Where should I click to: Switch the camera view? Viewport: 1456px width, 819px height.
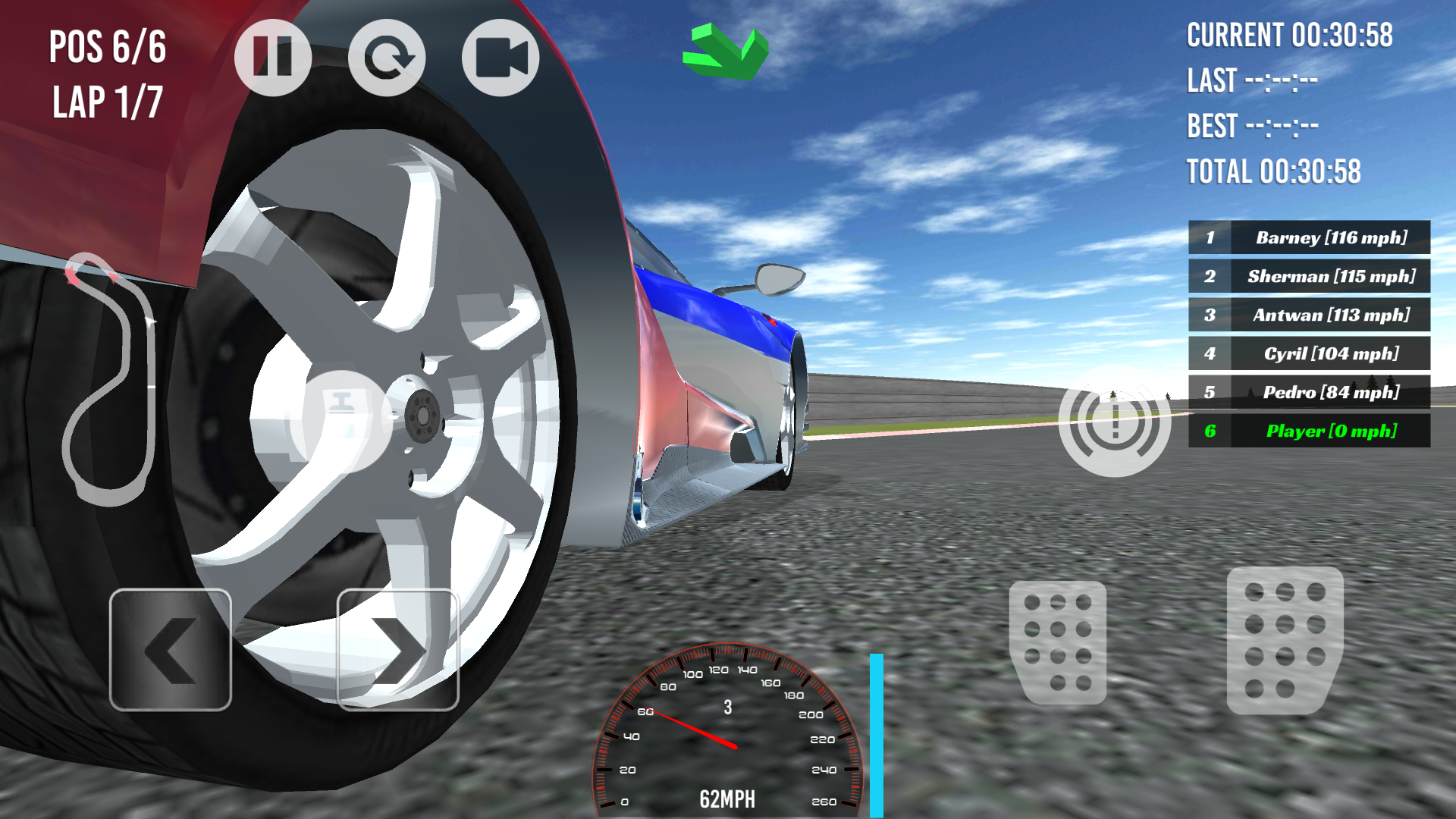click(500, 57)
